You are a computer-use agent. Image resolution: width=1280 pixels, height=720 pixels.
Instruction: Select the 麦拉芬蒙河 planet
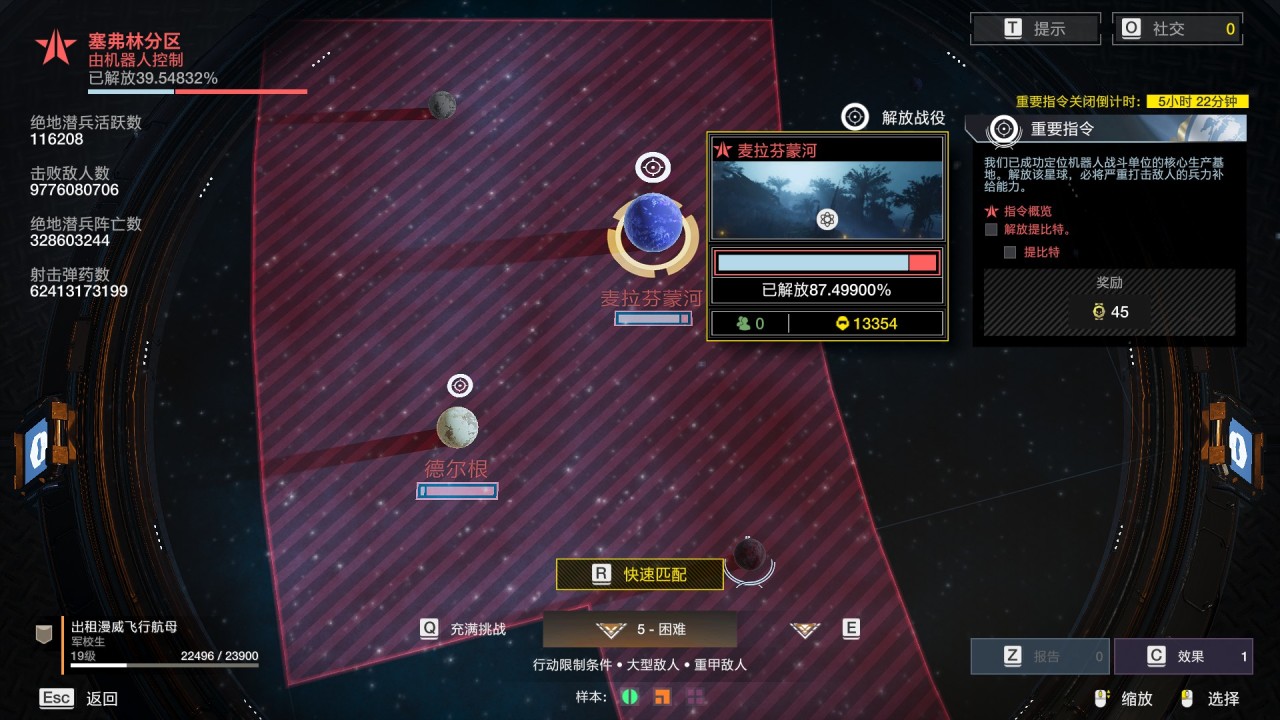click(x=653, y=223)
